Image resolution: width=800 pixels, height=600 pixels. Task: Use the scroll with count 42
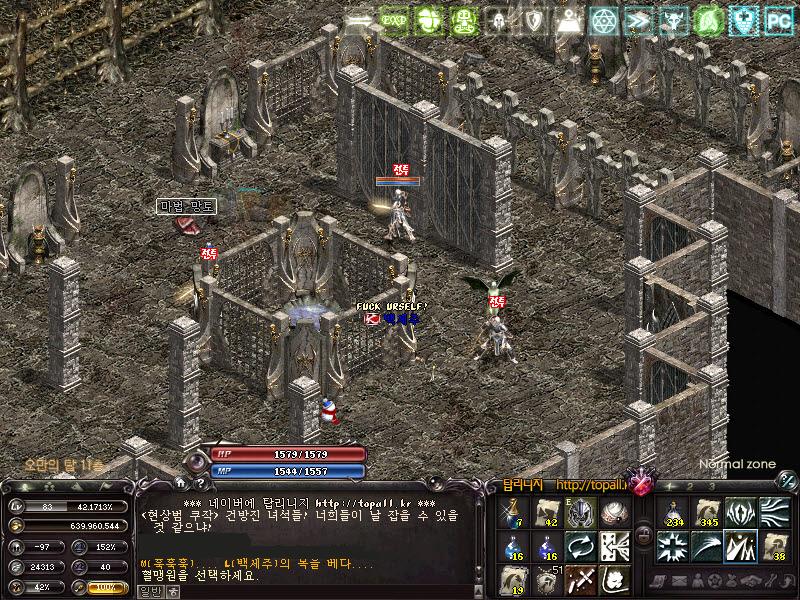[x=546, y=512]
